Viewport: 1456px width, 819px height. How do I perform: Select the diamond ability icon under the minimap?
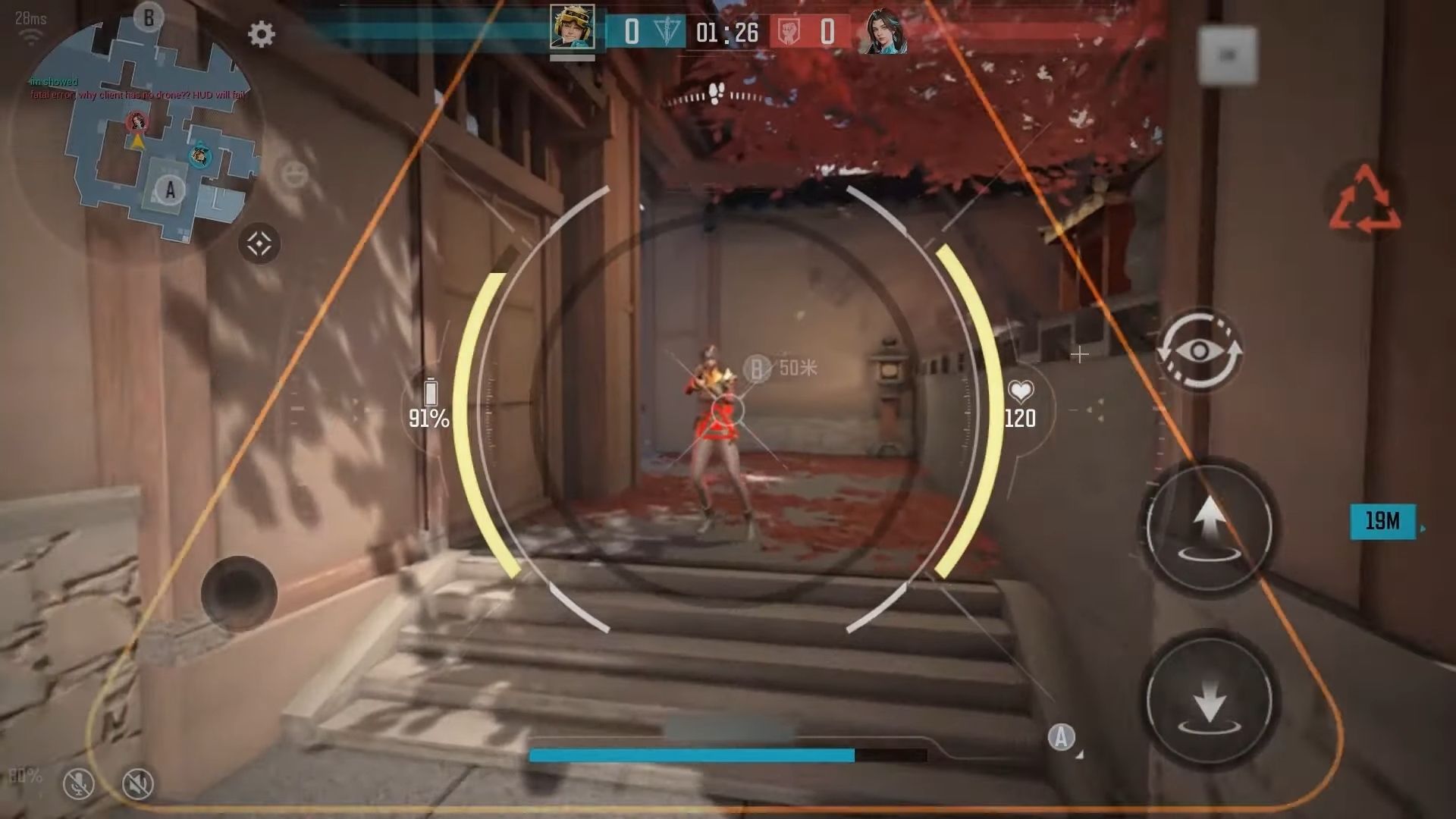coord(261,241)
